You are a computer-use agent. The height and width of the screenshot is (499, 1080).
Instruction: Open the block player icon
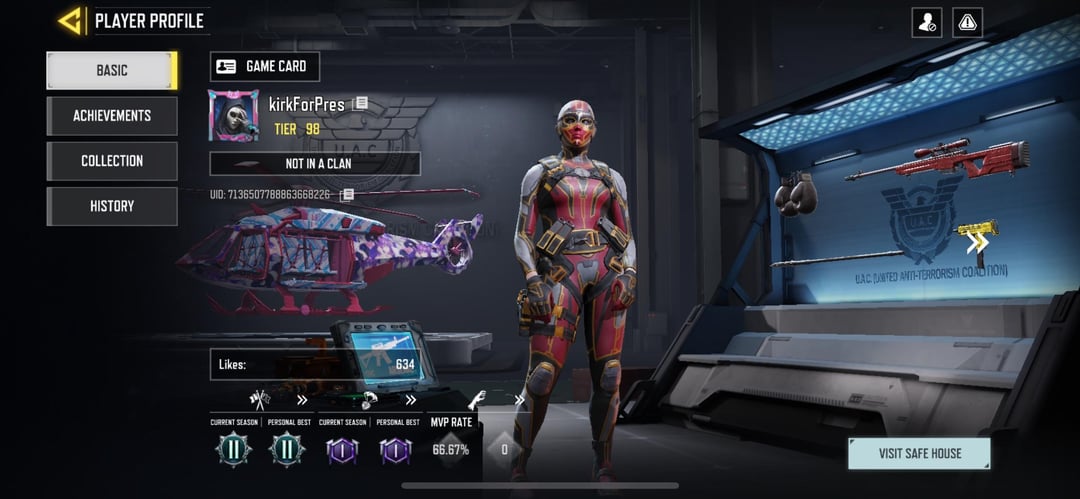[927, 22]
